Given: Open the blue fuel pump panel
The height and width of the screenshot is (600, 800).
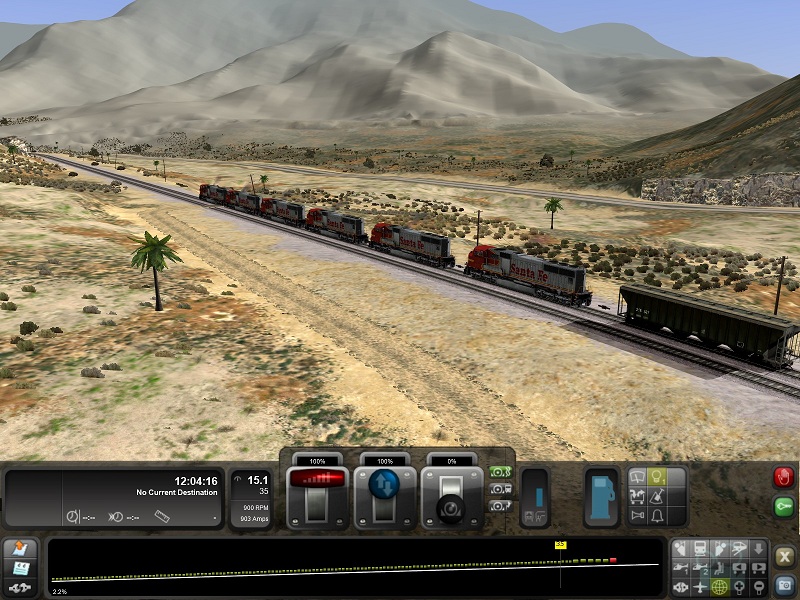Looking at the screenshot, I should [602, 496].
